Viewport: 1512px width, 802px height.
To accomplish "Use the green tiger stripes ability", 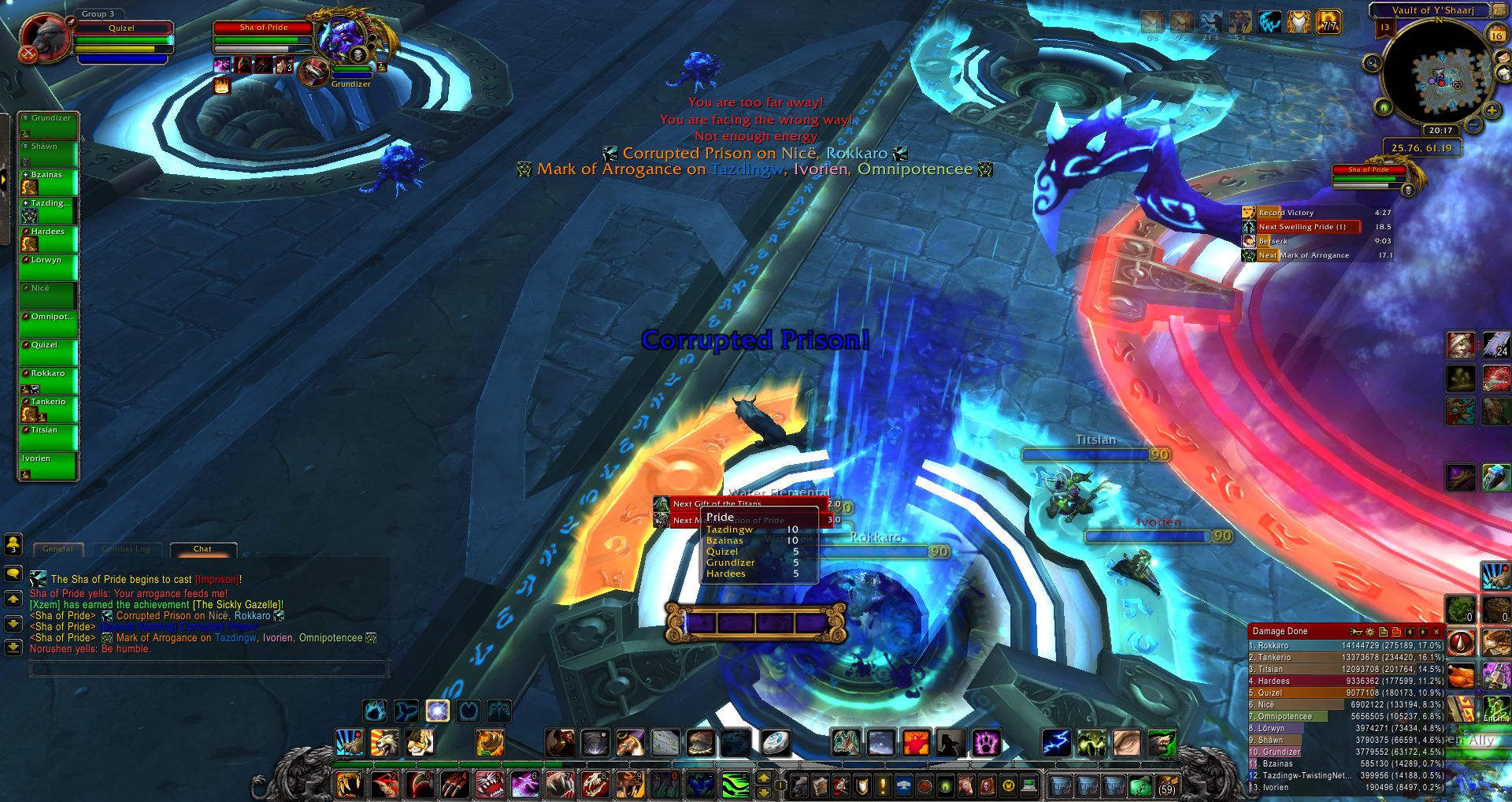I will tap(736, 784).
